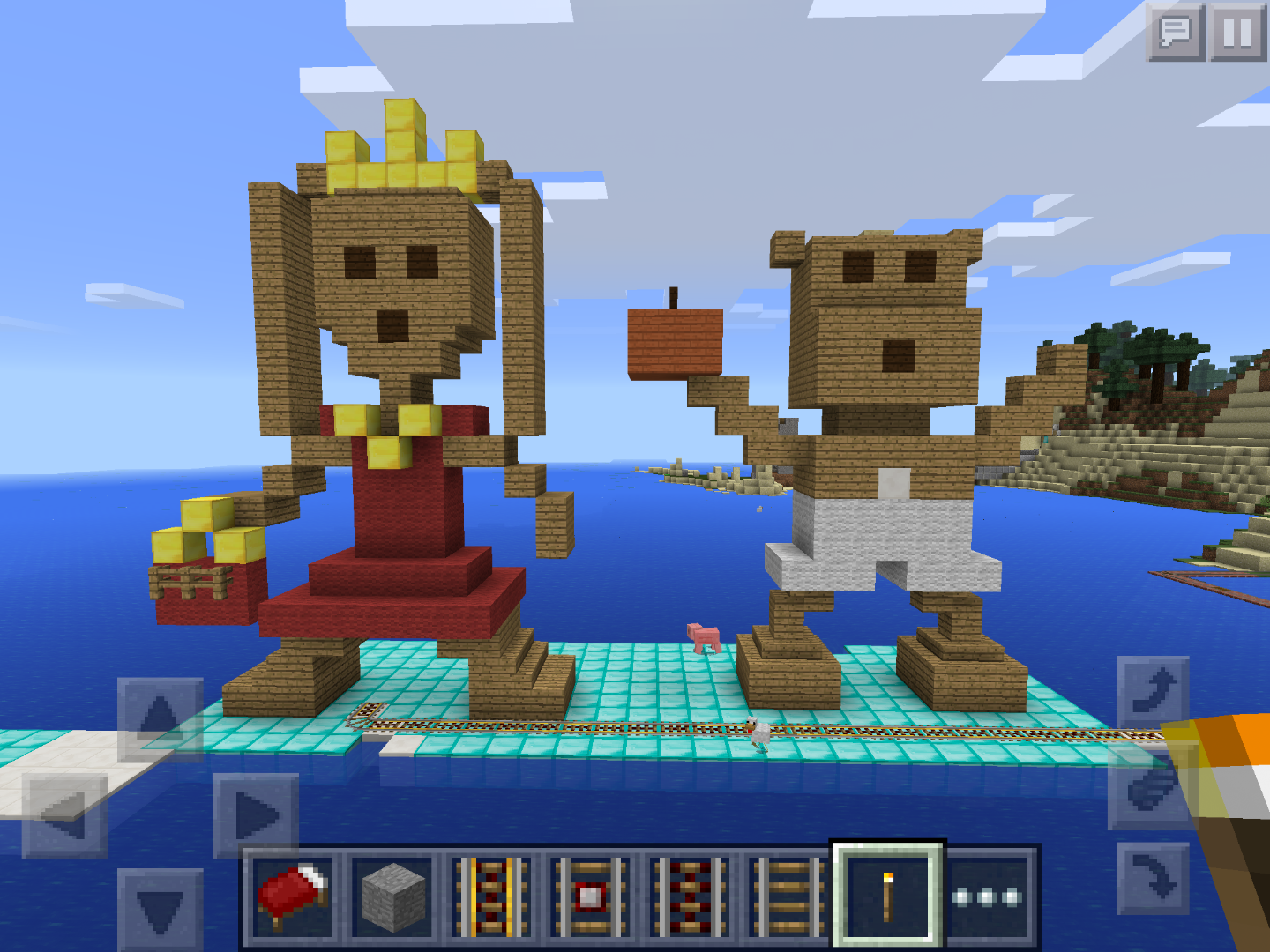Tap the pig standing between the statues
The image size is (1270, 952).
click(x=703, y=637)
